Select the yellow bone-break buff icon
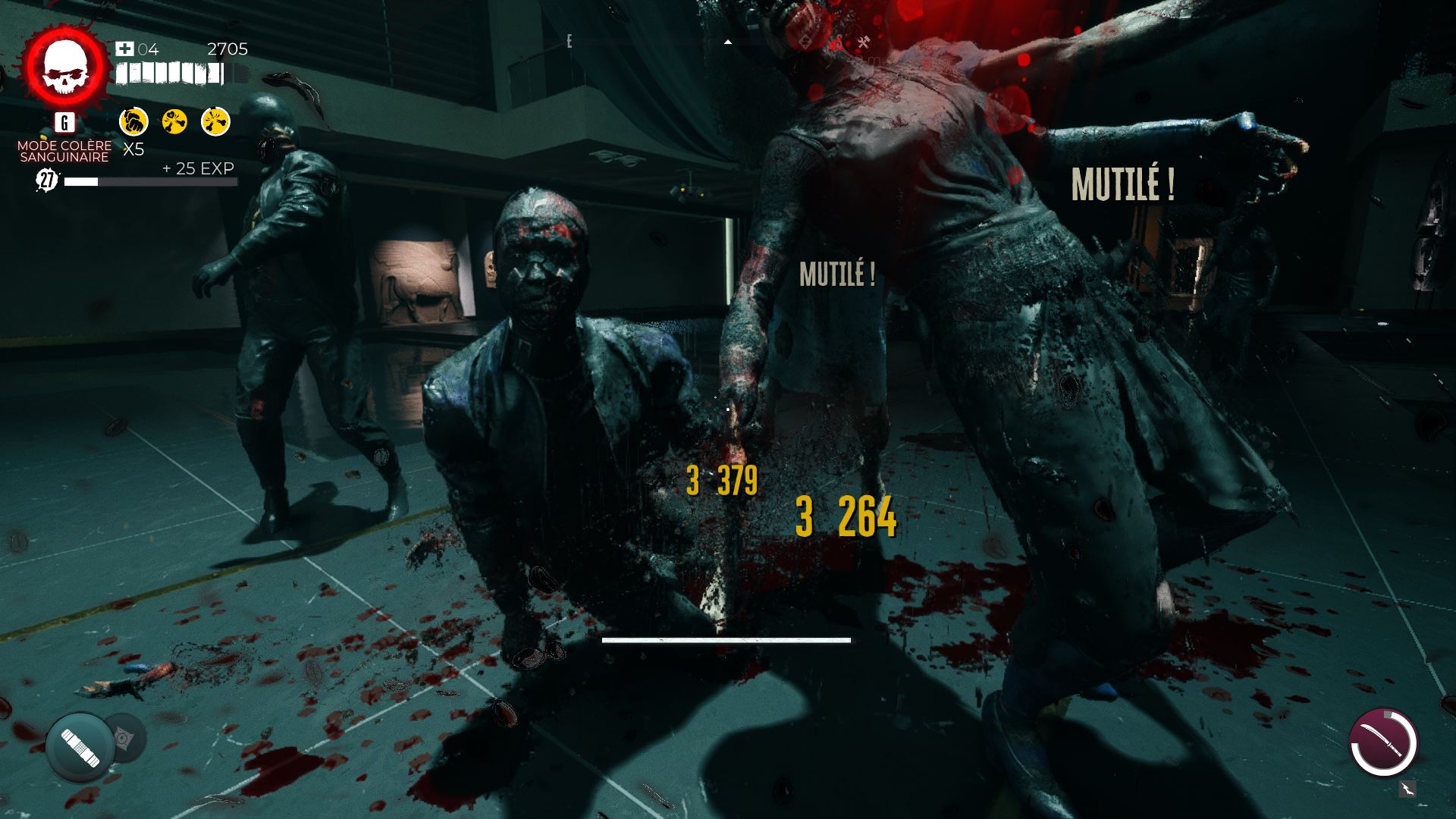 pos(215,121)
